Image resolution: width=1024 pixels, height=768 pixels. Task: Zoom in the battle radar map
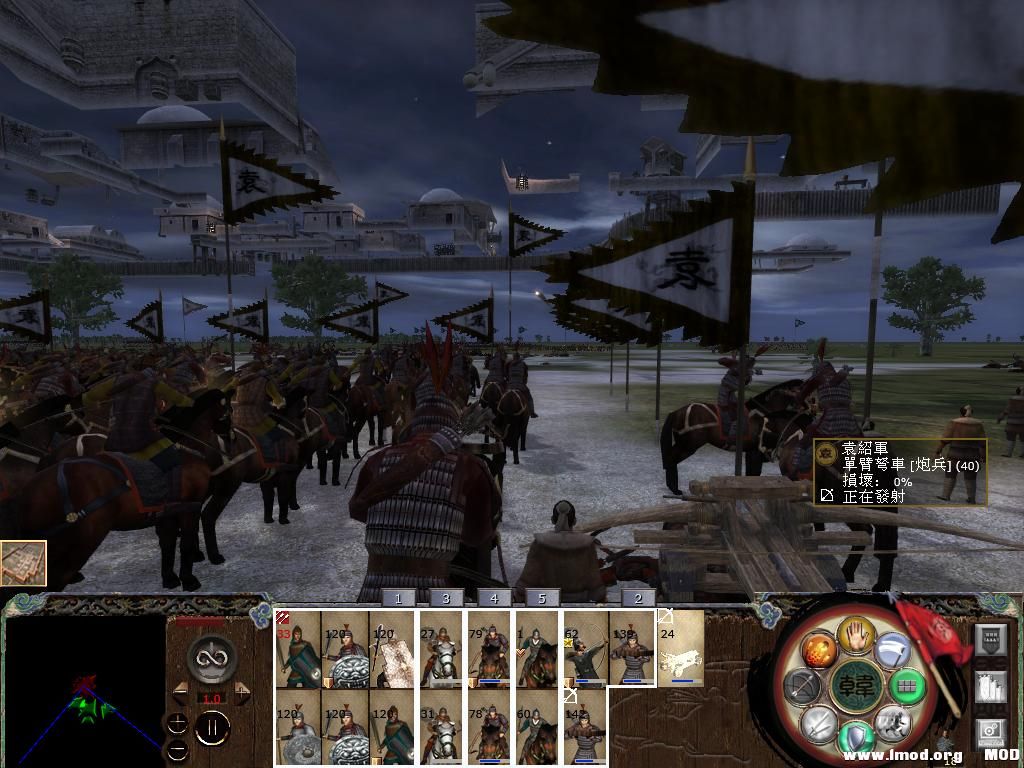(x=177, y=723)
